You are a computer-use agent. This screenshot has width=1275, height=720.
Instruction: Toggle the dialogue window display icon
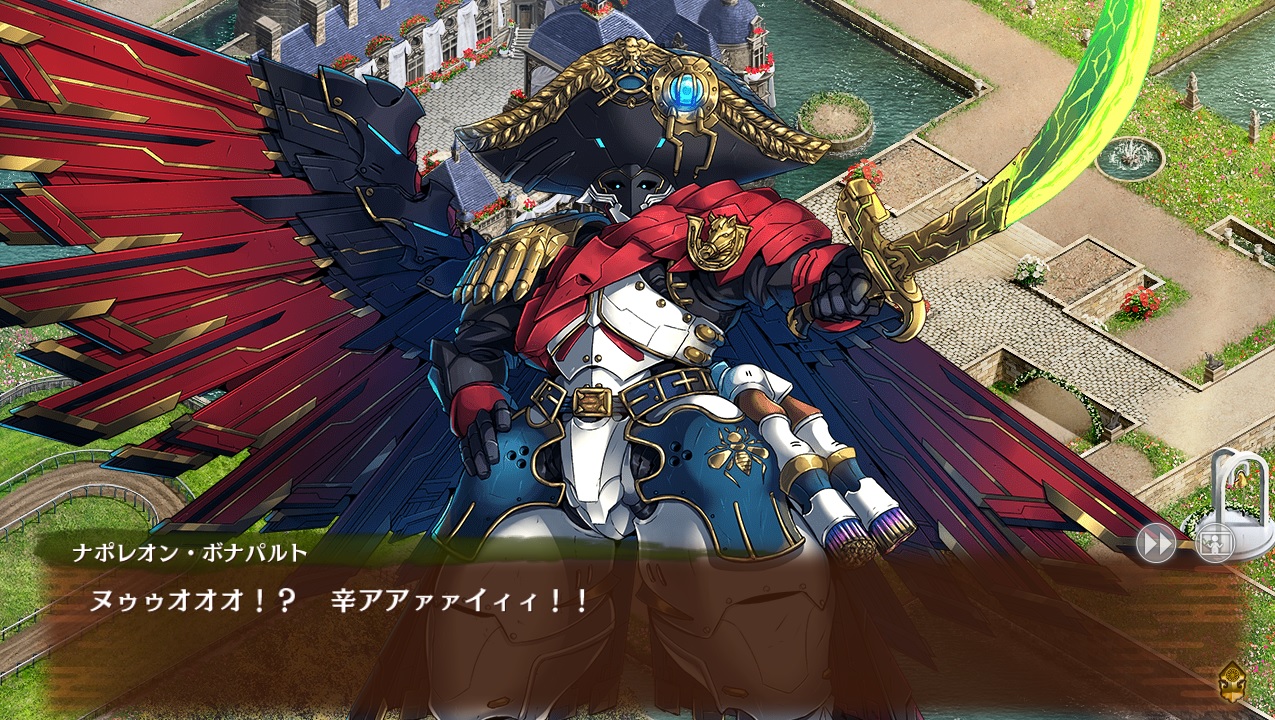coord(1214,544)
